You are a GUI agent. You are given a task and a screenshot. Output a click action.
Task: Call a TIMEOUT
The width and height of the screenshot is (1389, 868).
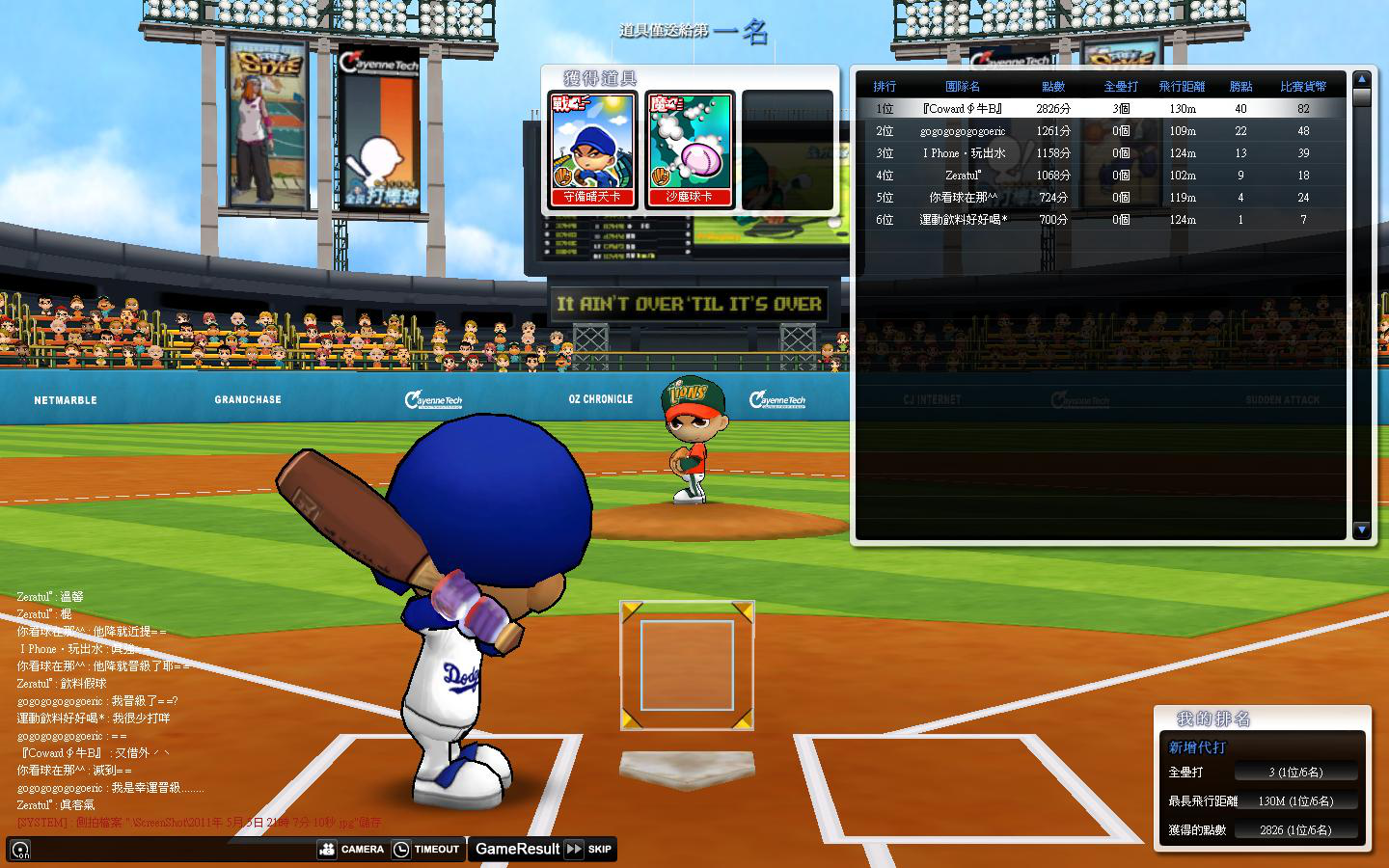point(426,849)
